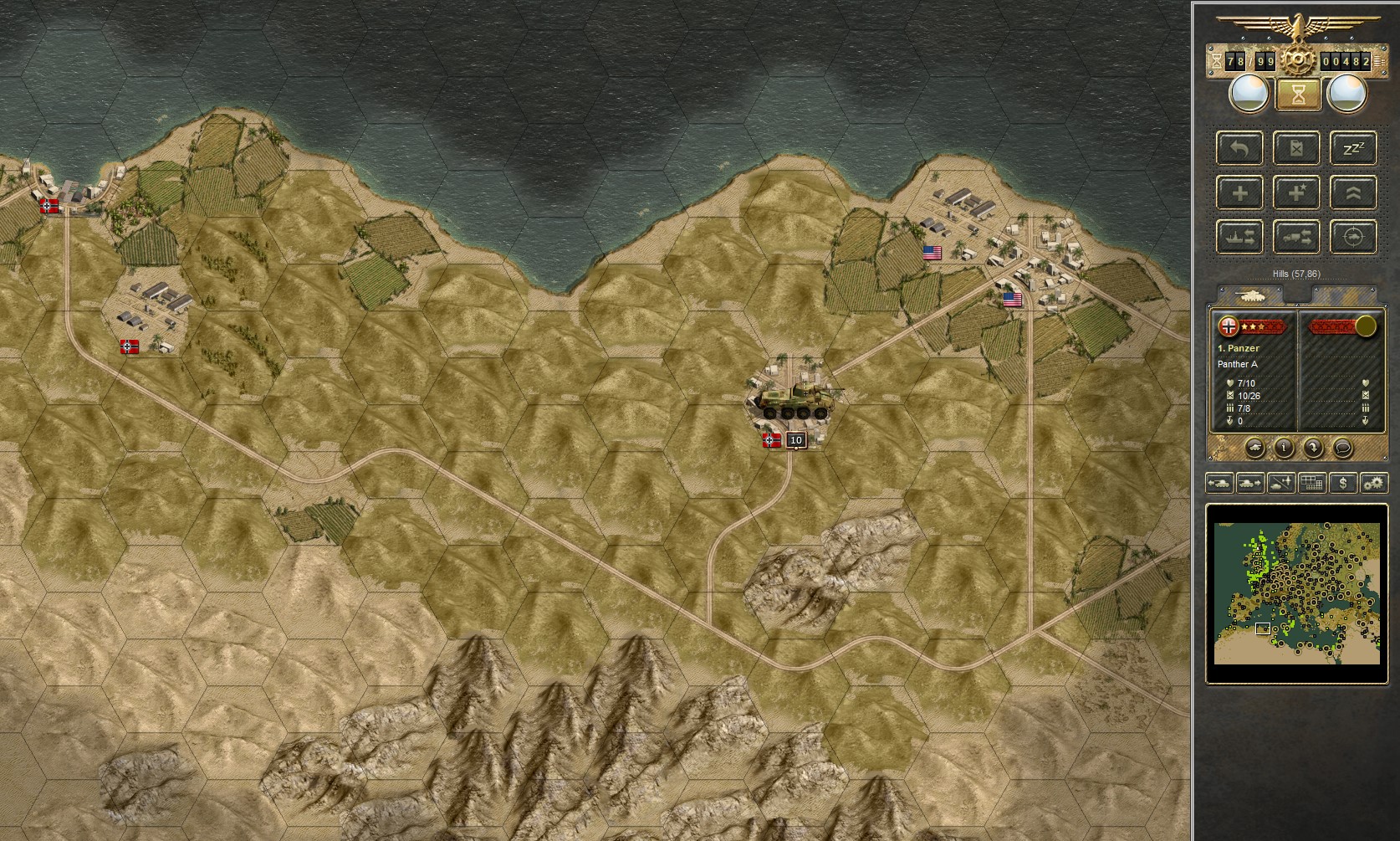The image size is (1400, 841).
Task: End the current turn with hourglass button
Action: click(1297, 95)
